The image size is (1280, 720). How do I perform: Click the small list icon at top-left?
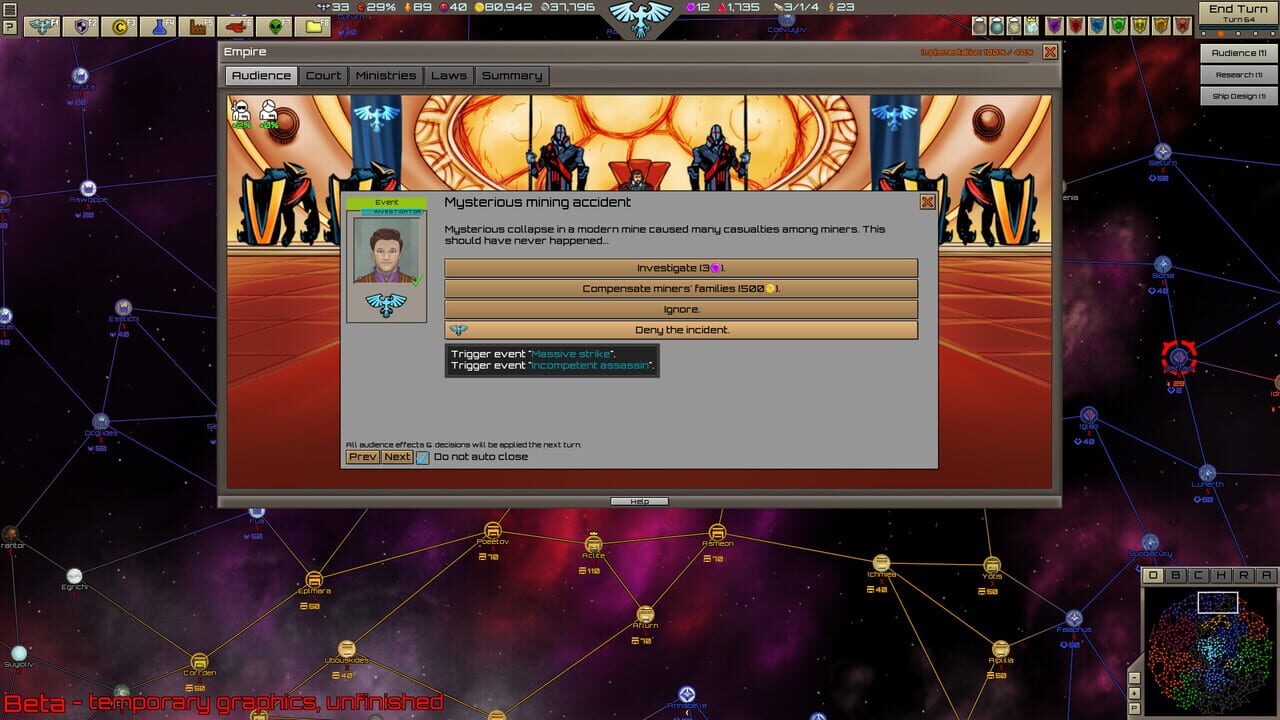(x=9, y=8)
